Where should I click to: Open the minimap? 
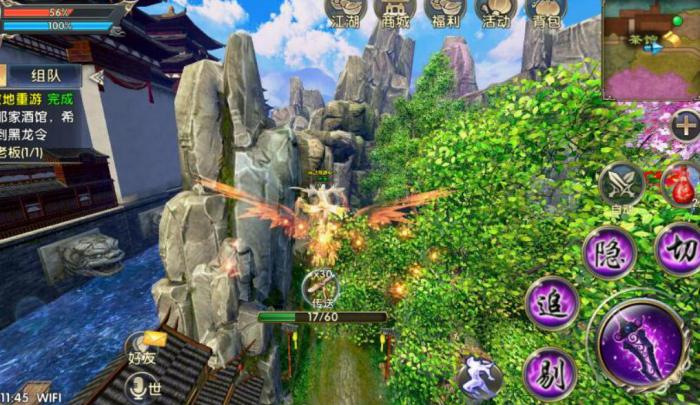(x=651, y=49)
